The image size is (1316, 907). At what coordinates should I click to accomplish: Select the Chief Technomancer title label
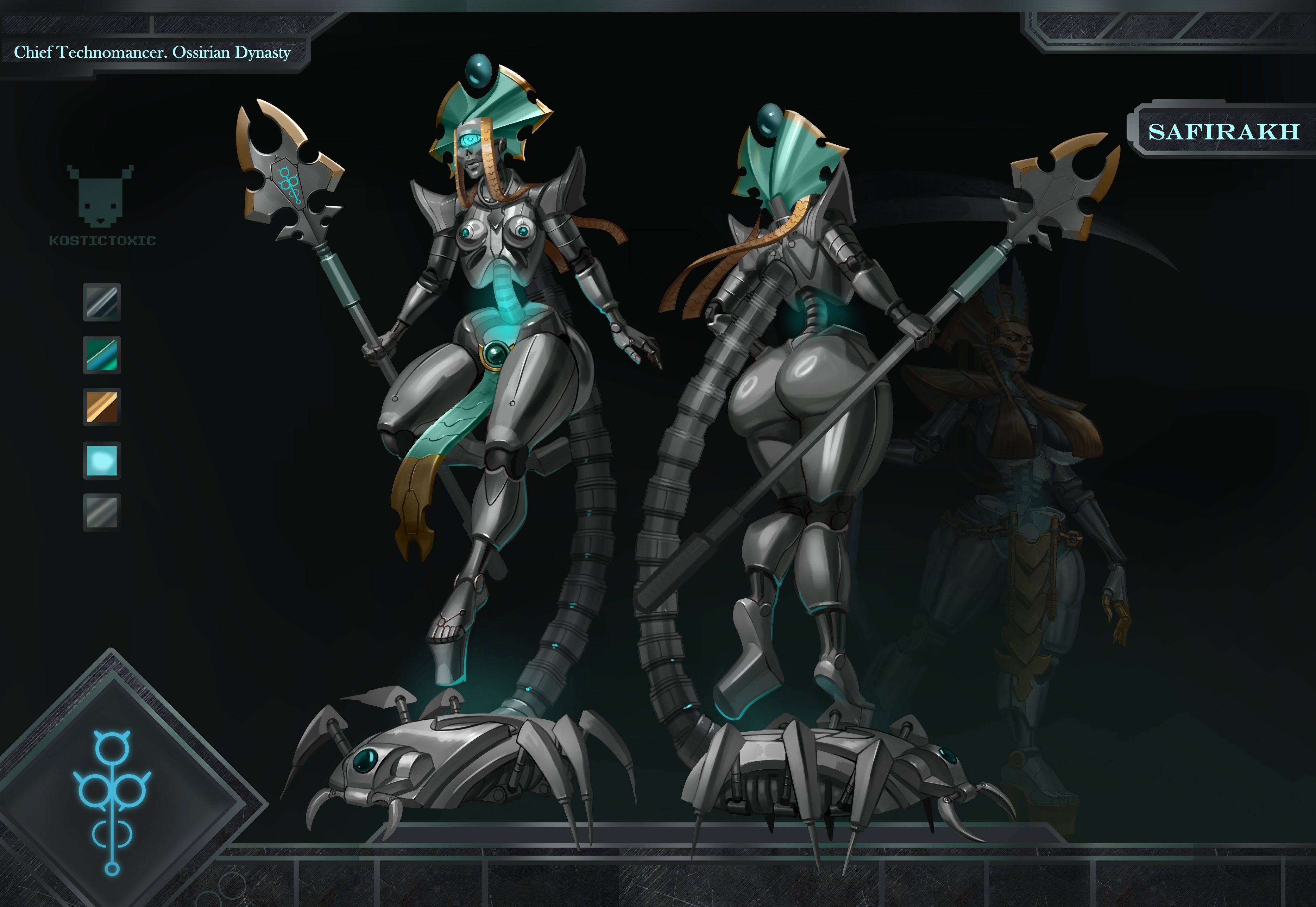point(152,53)
